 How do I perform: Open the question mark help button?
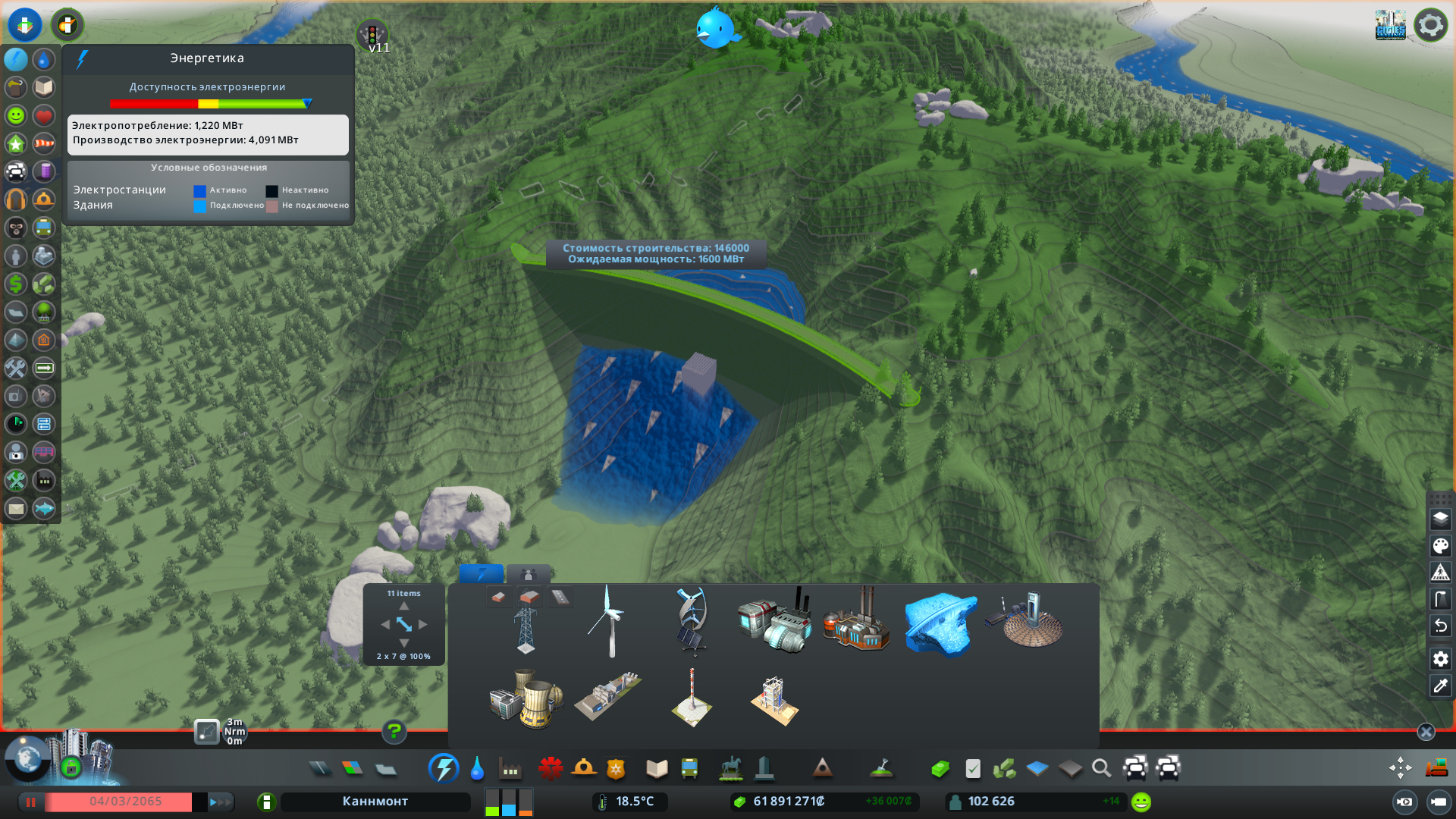tap(394, 732)
